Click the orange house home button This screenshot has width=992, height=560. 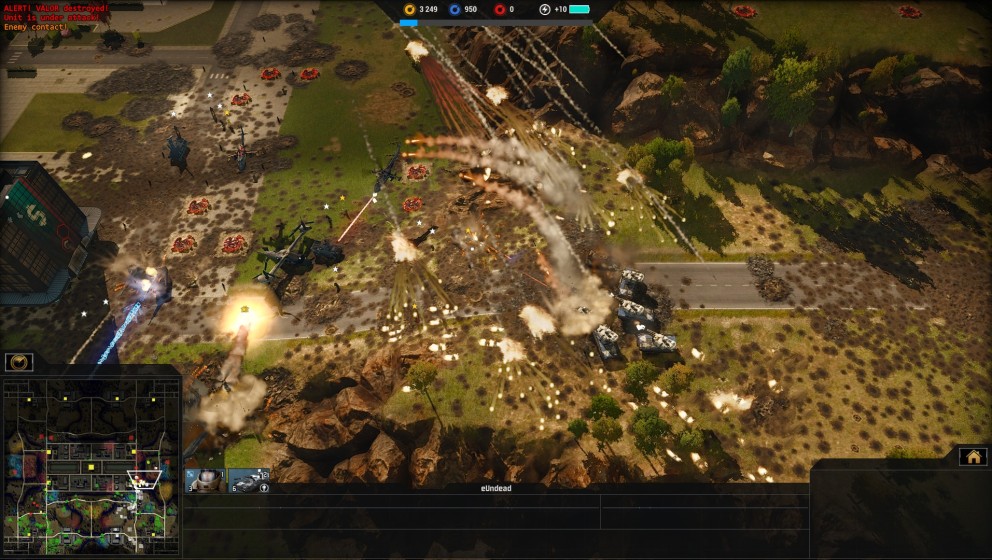click(972, 456)
